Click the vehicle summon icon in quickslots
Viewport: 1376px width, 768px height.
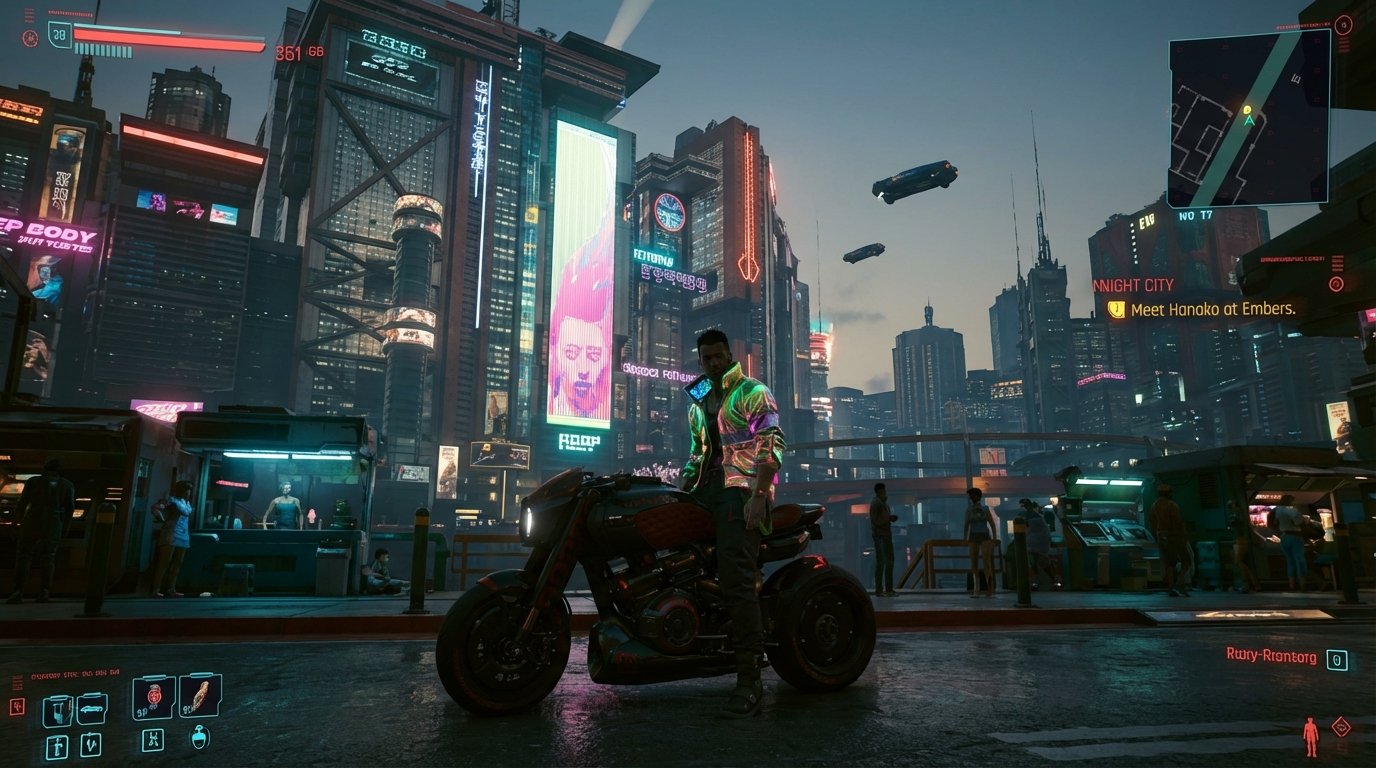click(91, 708)
